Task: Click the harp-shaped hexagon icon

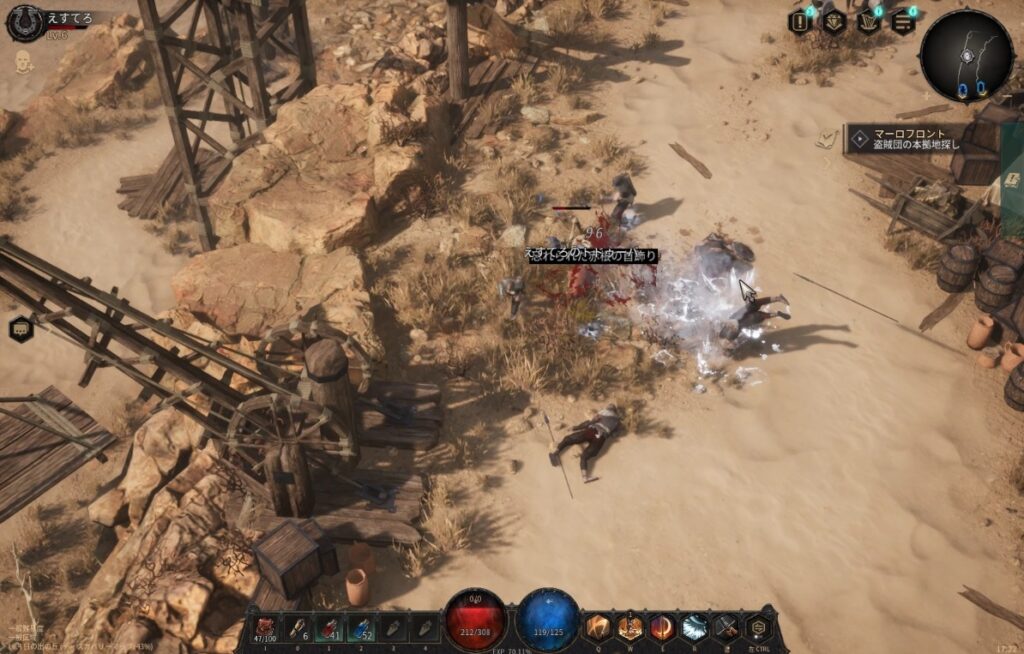Action: 868,22
